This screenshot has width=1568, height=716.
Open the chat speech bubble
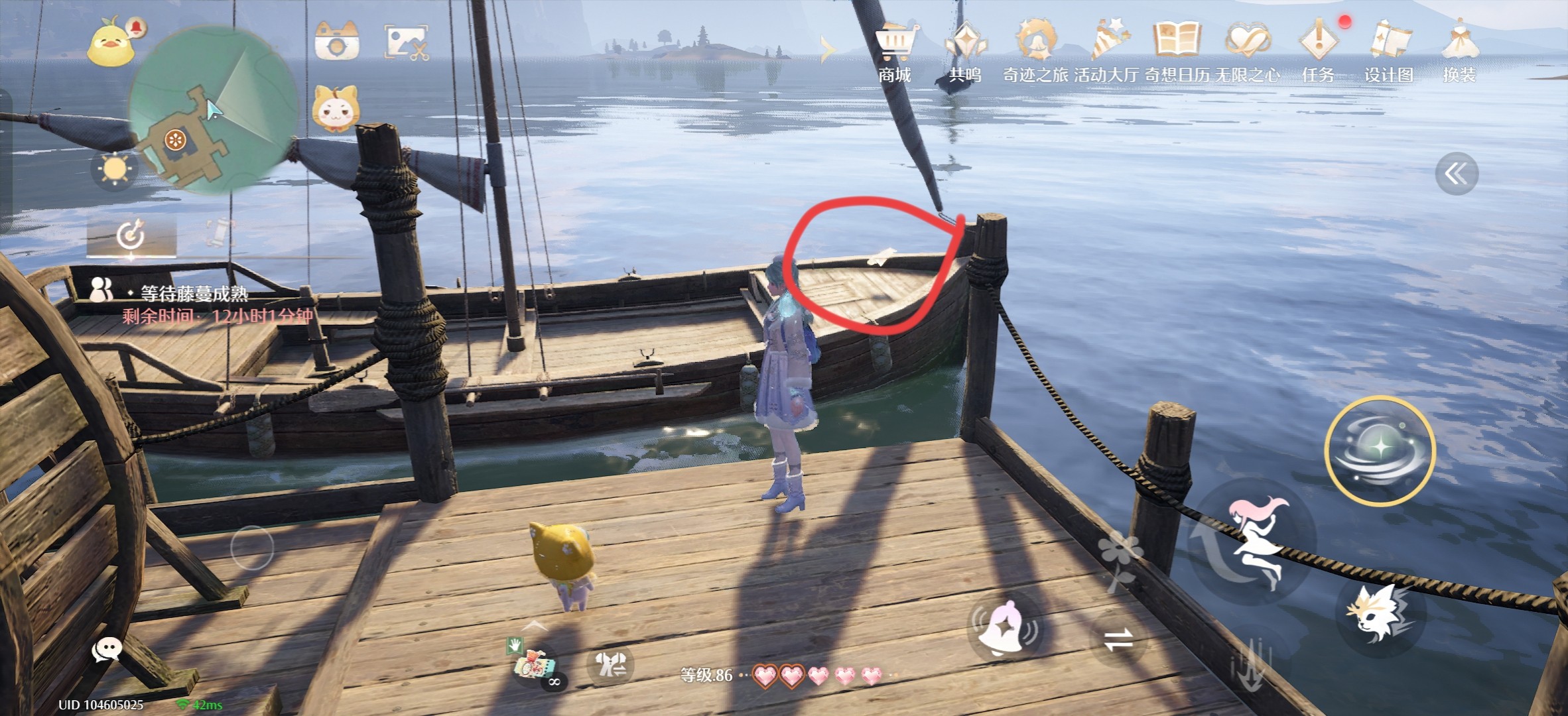(106, 650)
